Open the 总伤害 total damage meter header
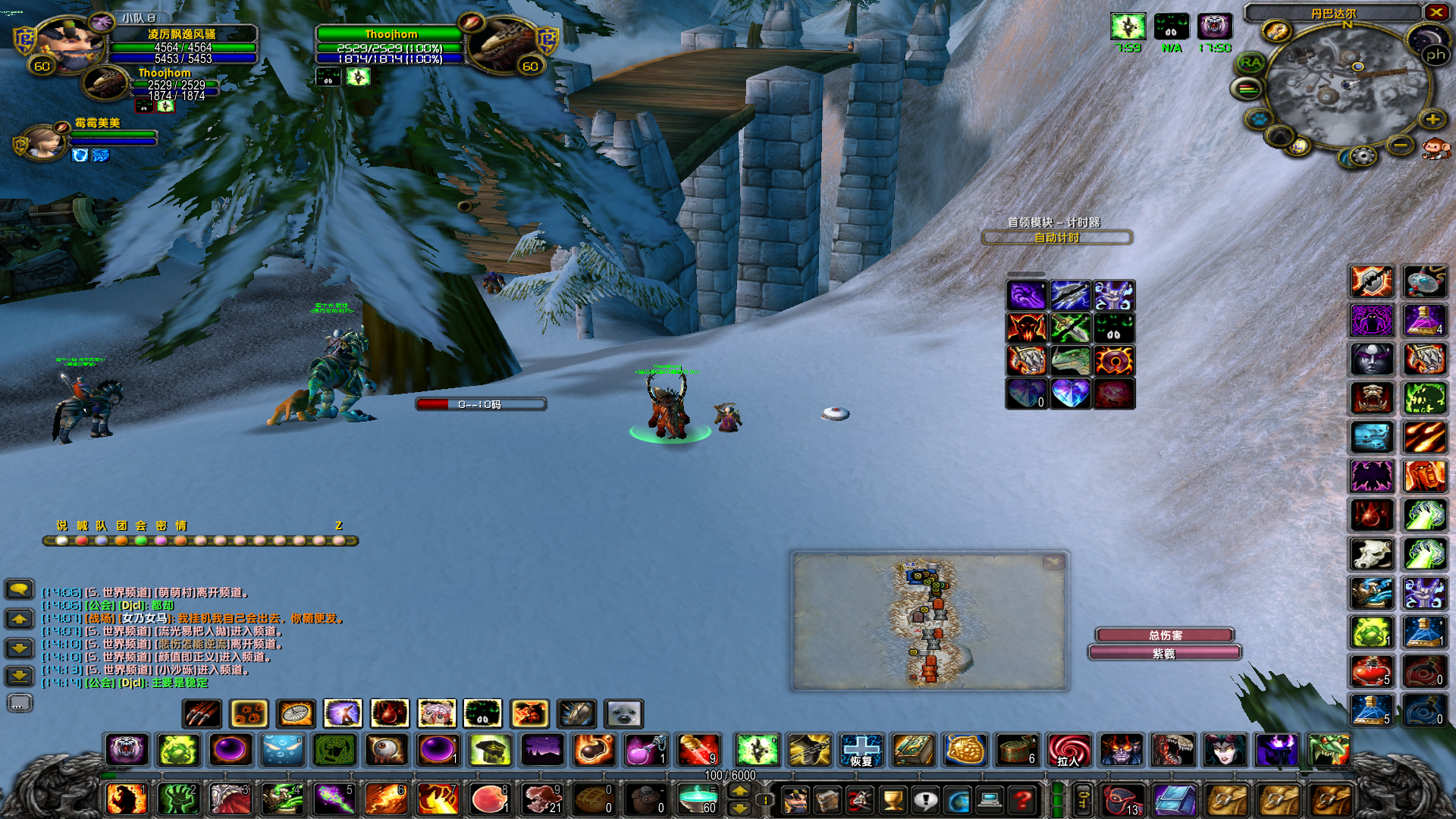 pos(1165,635)
